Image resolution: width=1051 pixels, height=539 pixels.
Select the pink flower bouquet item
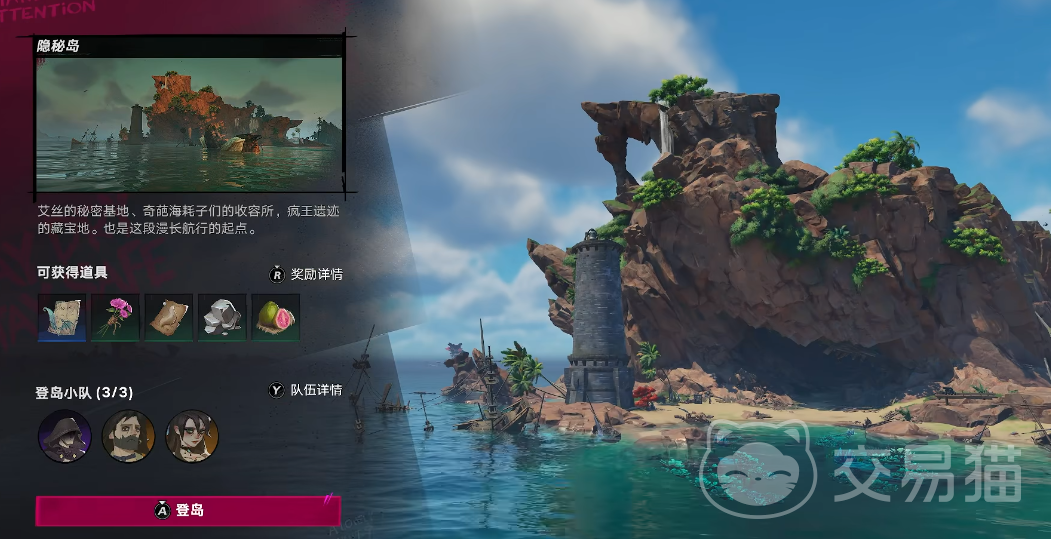[x=115, y=318]
